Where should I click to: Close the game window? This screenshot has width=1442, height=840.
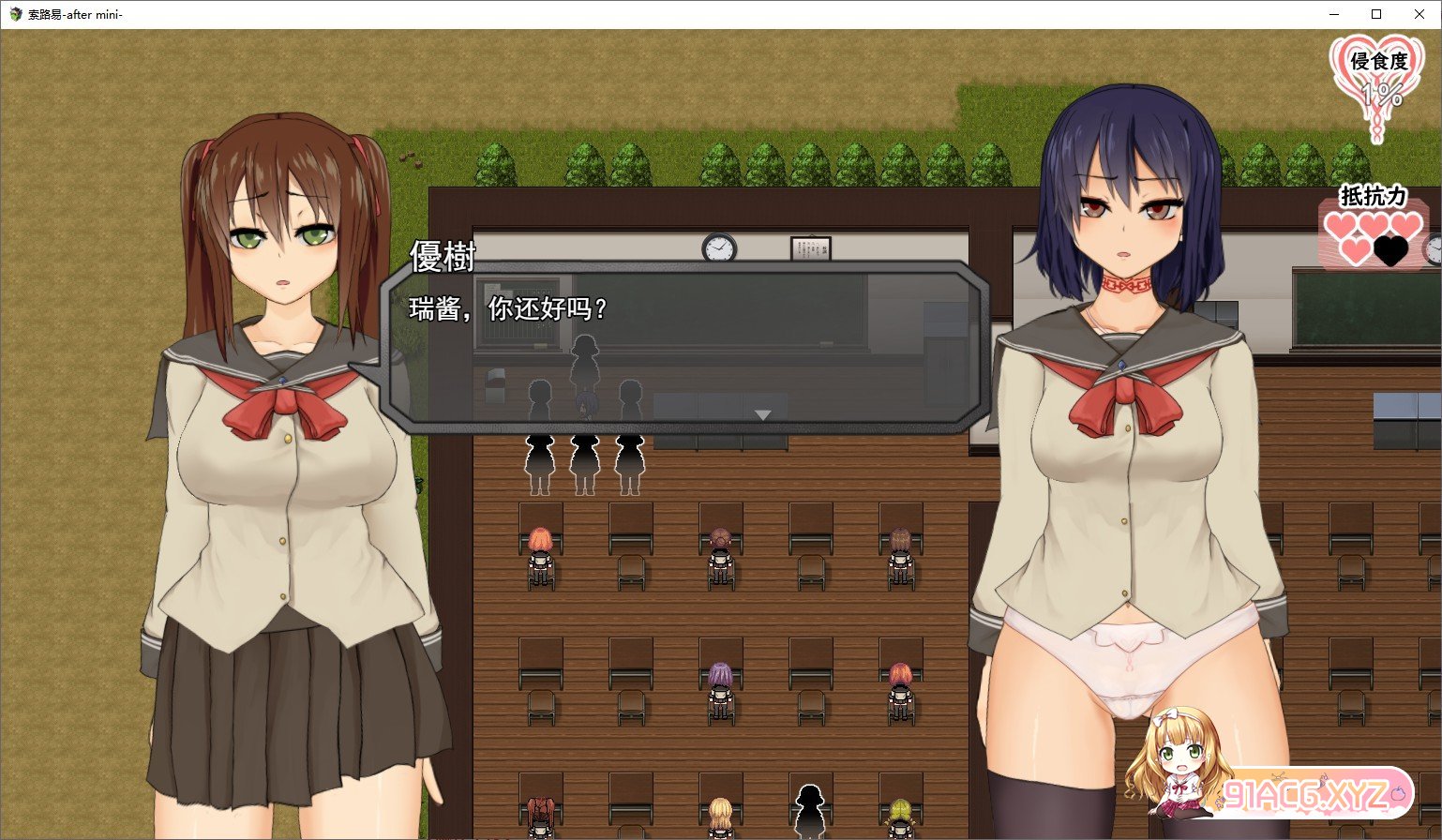tap(1419, 14)
